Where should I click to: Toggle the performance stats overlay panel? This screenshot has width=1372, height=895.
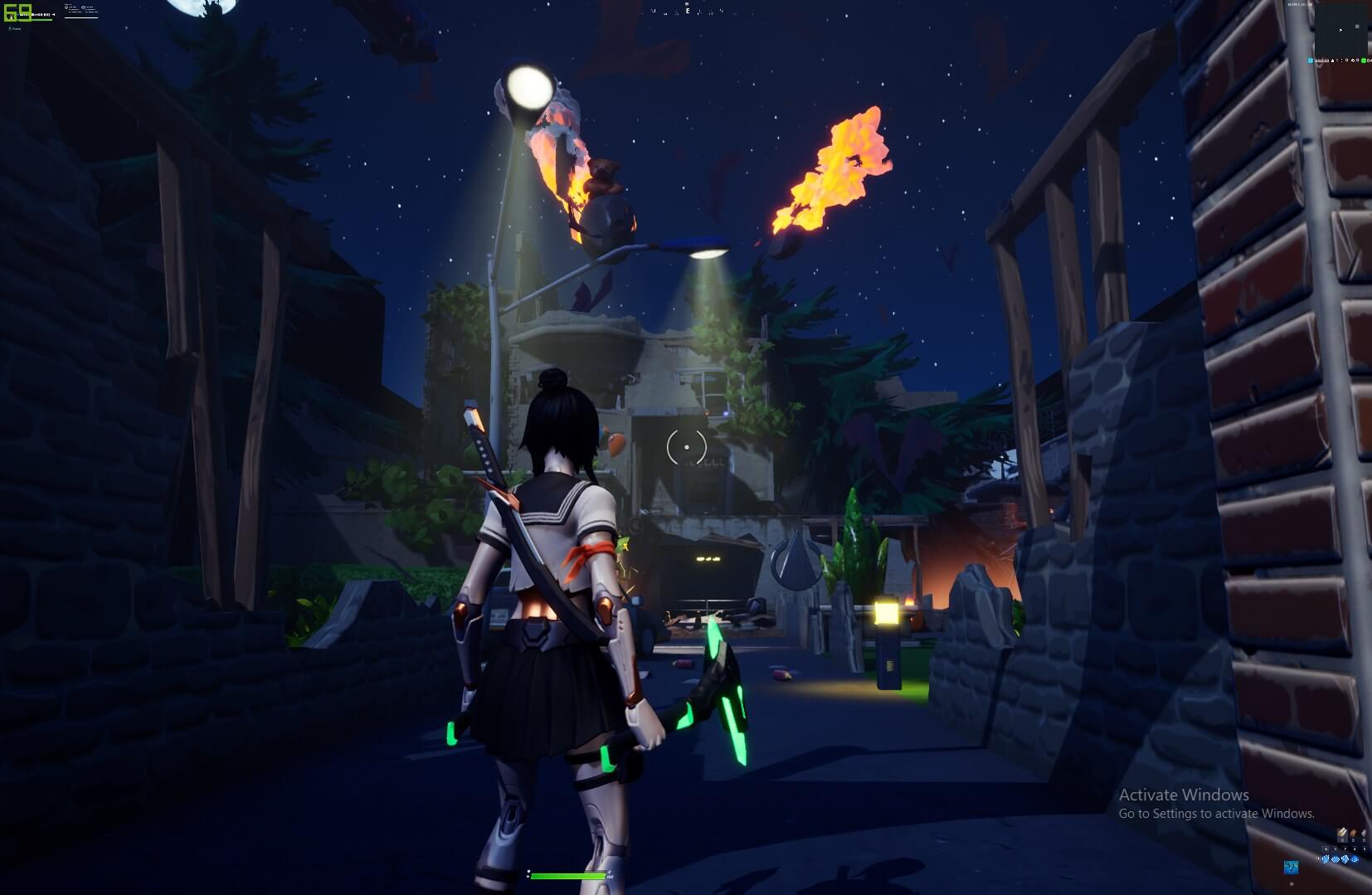click(80, 10)
